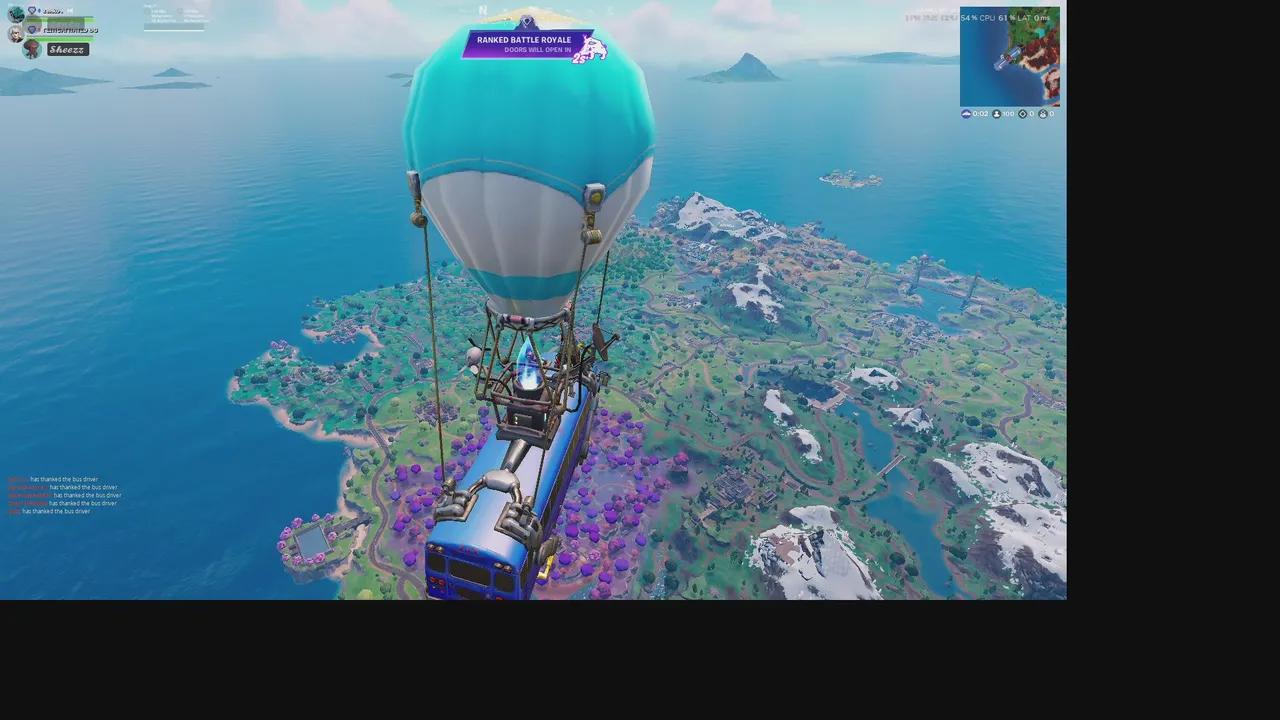Click the llama icon on the Ranked banner
The height and width of the screenshot is (720, 1280).
click(x=589, y=47)
